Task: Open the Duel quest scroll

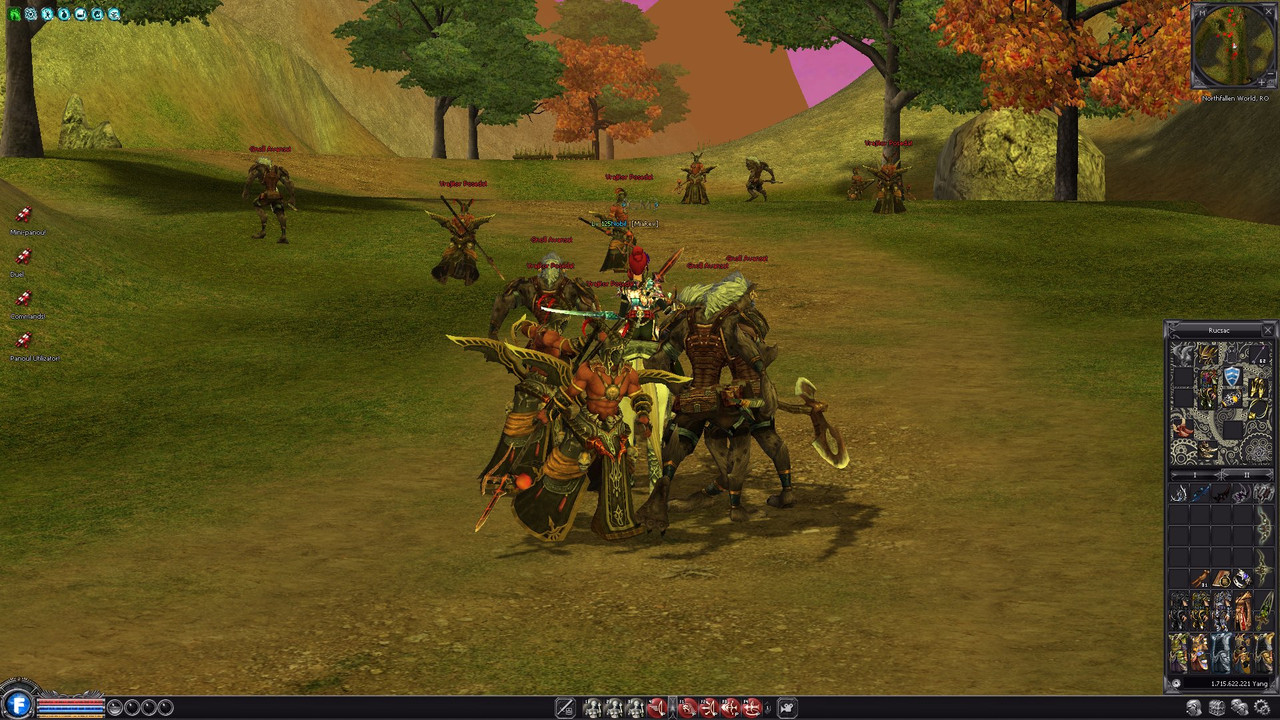Action: tap(23, 257)
